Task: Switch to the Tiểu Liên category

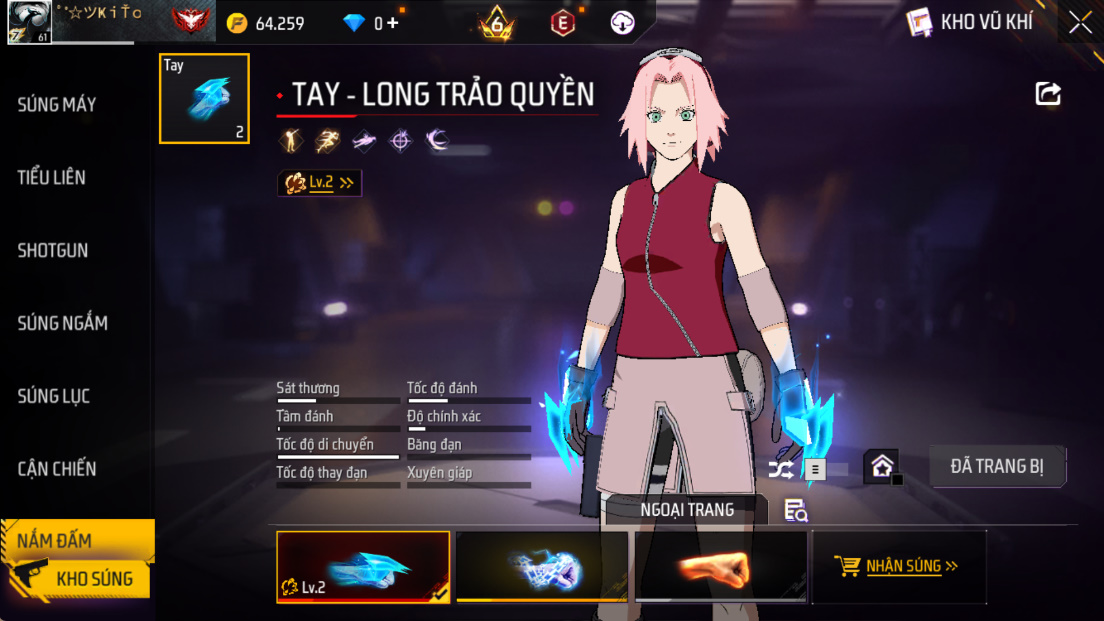Action: pos(52,178)
